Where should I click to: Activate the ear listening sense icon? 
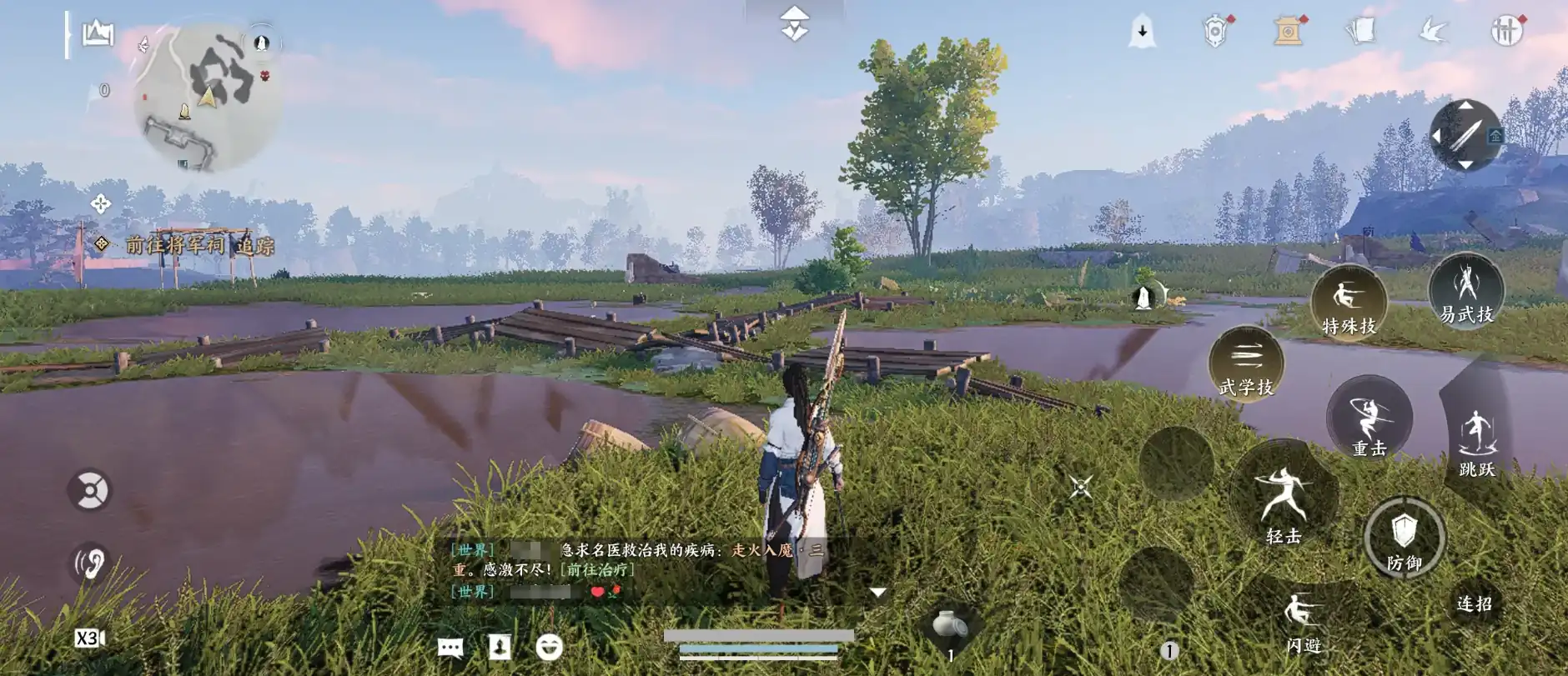tap(90, 563)
